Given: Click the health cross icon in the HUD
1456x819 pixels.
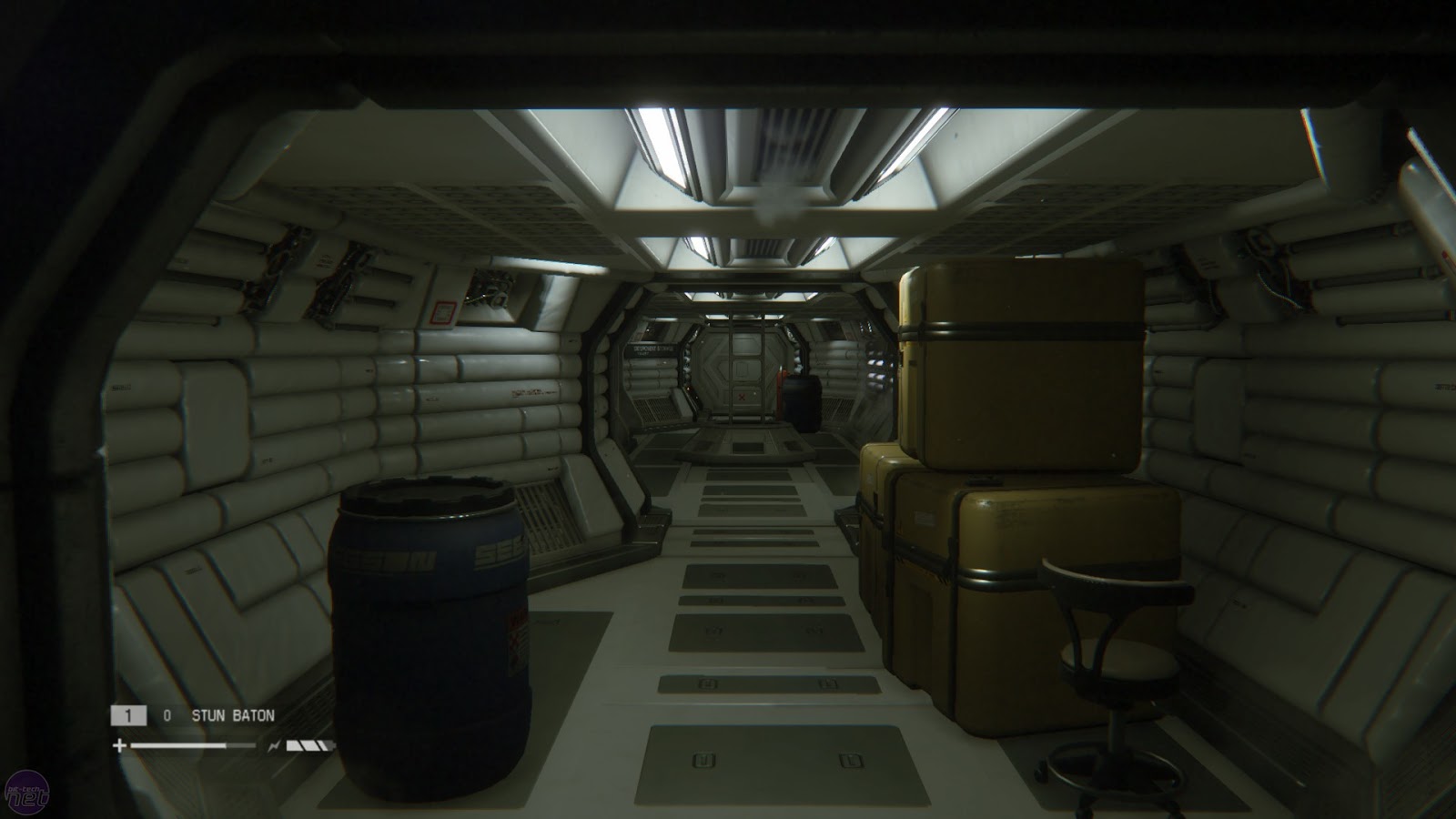Looking at the screenshot, I should [119, 744].
